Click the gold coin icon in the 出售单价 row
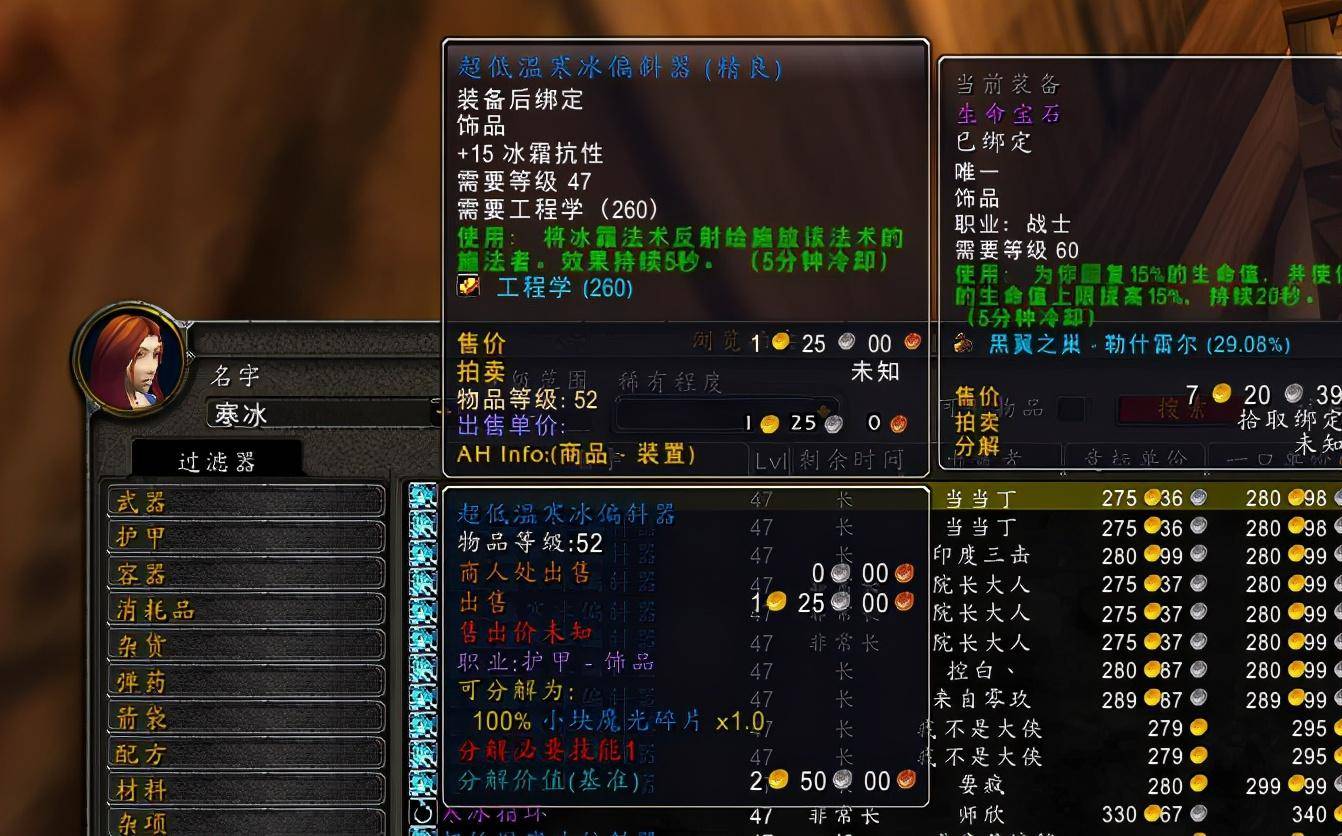1342x836 pixels. coord(770,423)
